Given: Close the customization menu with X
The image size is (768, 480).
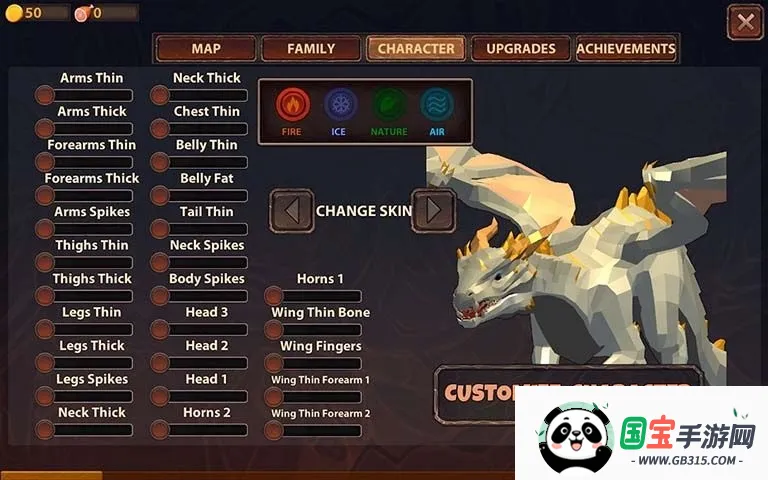Looking at the screenshot, I should [x=744, y=22].
